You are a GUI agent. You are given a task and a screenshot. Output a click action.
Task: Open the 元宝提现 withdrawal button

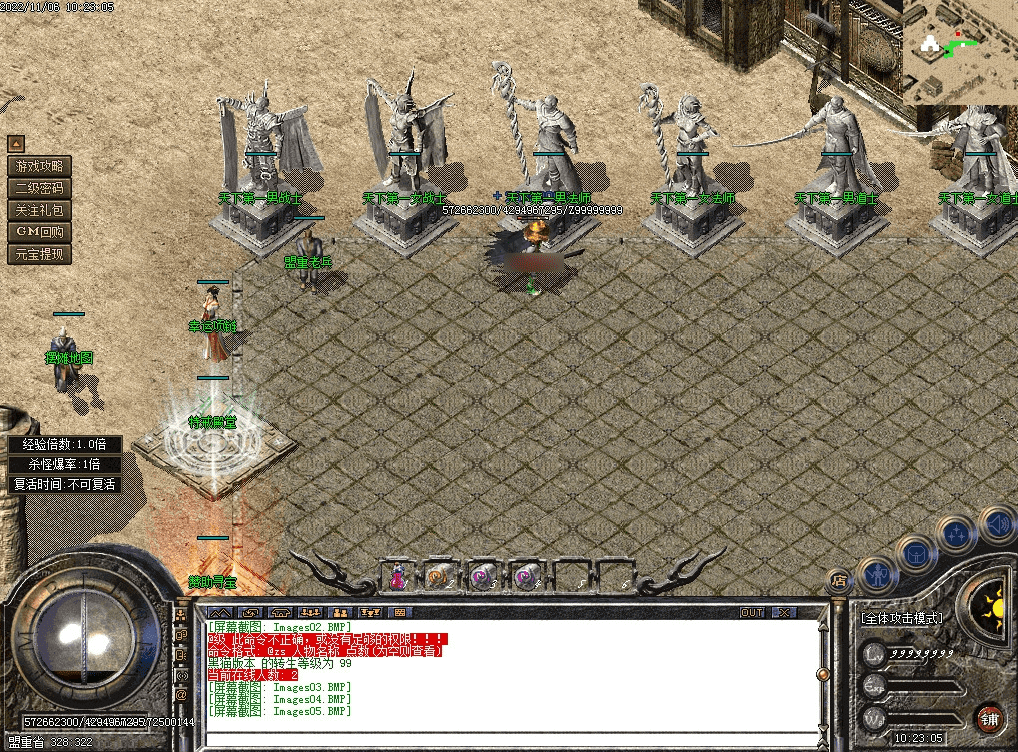pyautogui.click(x=40, y=254)
